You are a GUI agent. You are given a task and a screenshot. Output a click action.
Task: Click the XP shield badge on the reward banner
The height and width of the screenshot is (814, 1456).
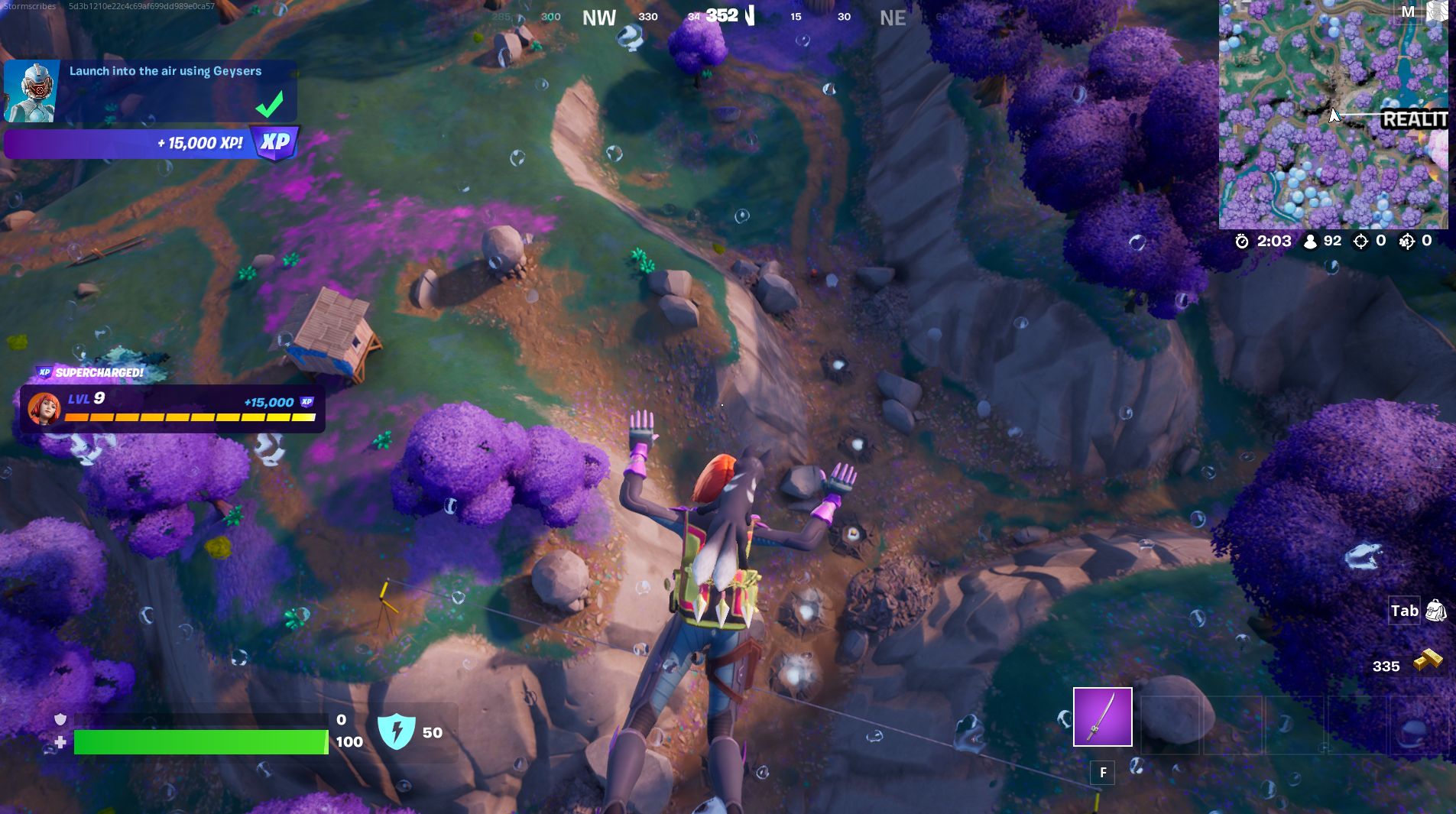(274, 142)
